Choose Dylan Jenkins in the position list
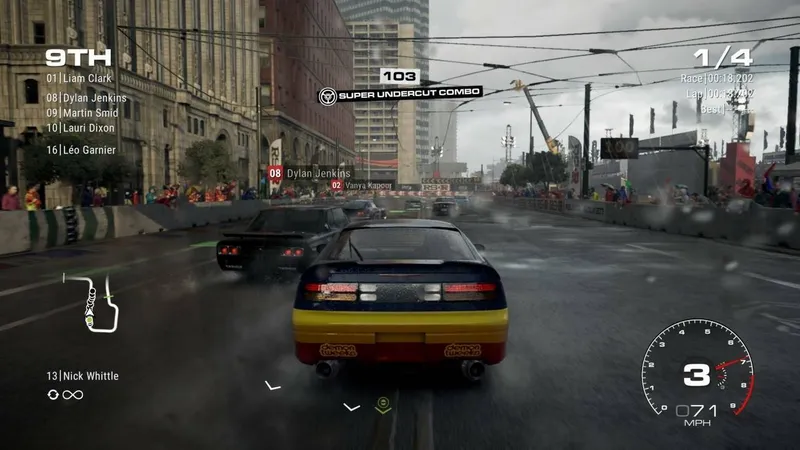 (x=86, y=98)
